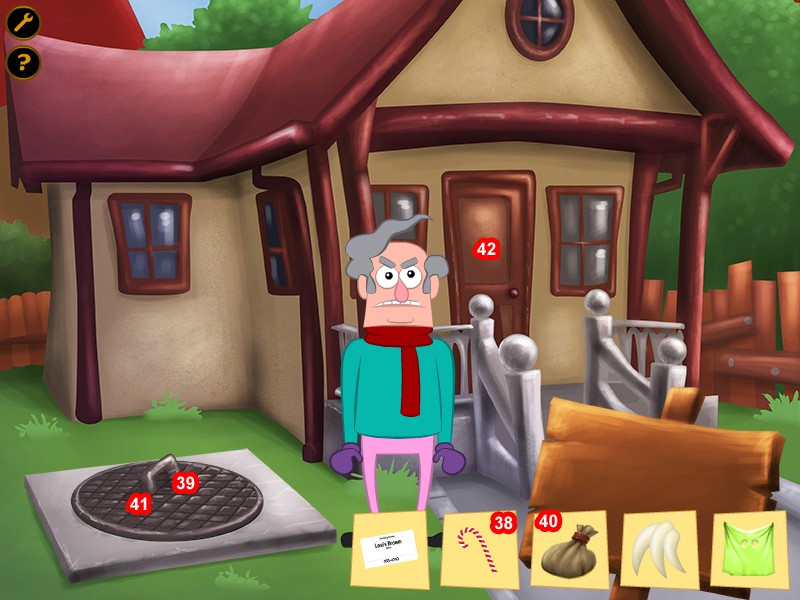
Task: Select the white claws inventory item
Action: click(x=659, y=549)
